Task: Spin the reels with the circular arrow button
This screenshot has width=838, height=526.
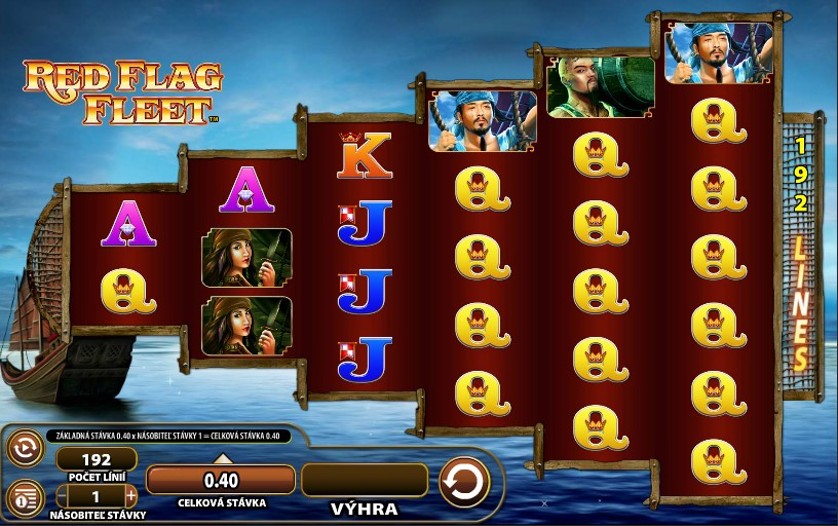Action: click(x=464, y=482)
